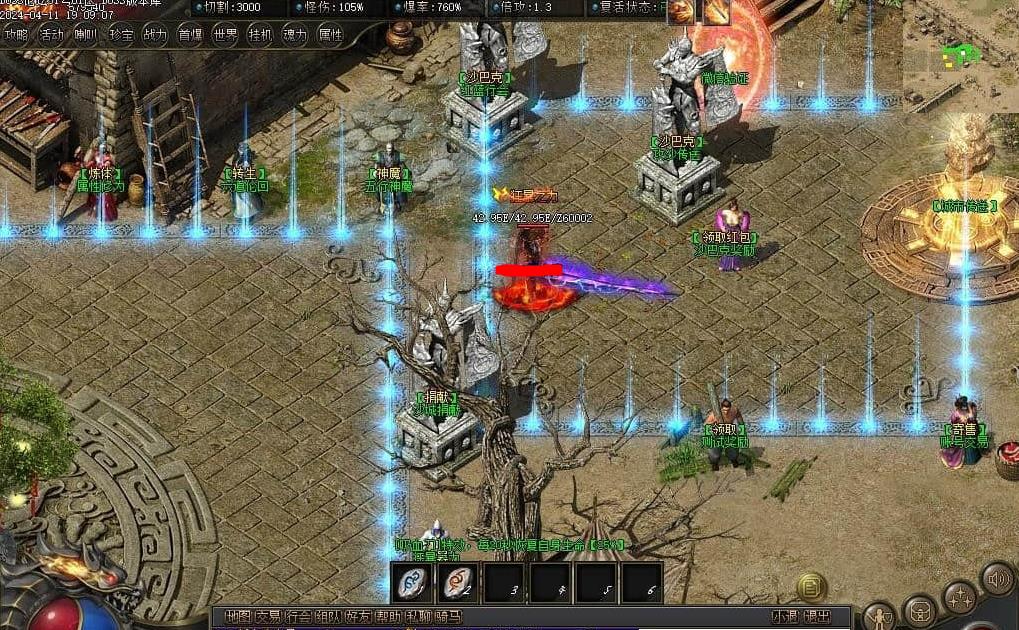Open the 战力 combat power menu
The height and width of the screenshot is (630, 1019).
[155, 35]
